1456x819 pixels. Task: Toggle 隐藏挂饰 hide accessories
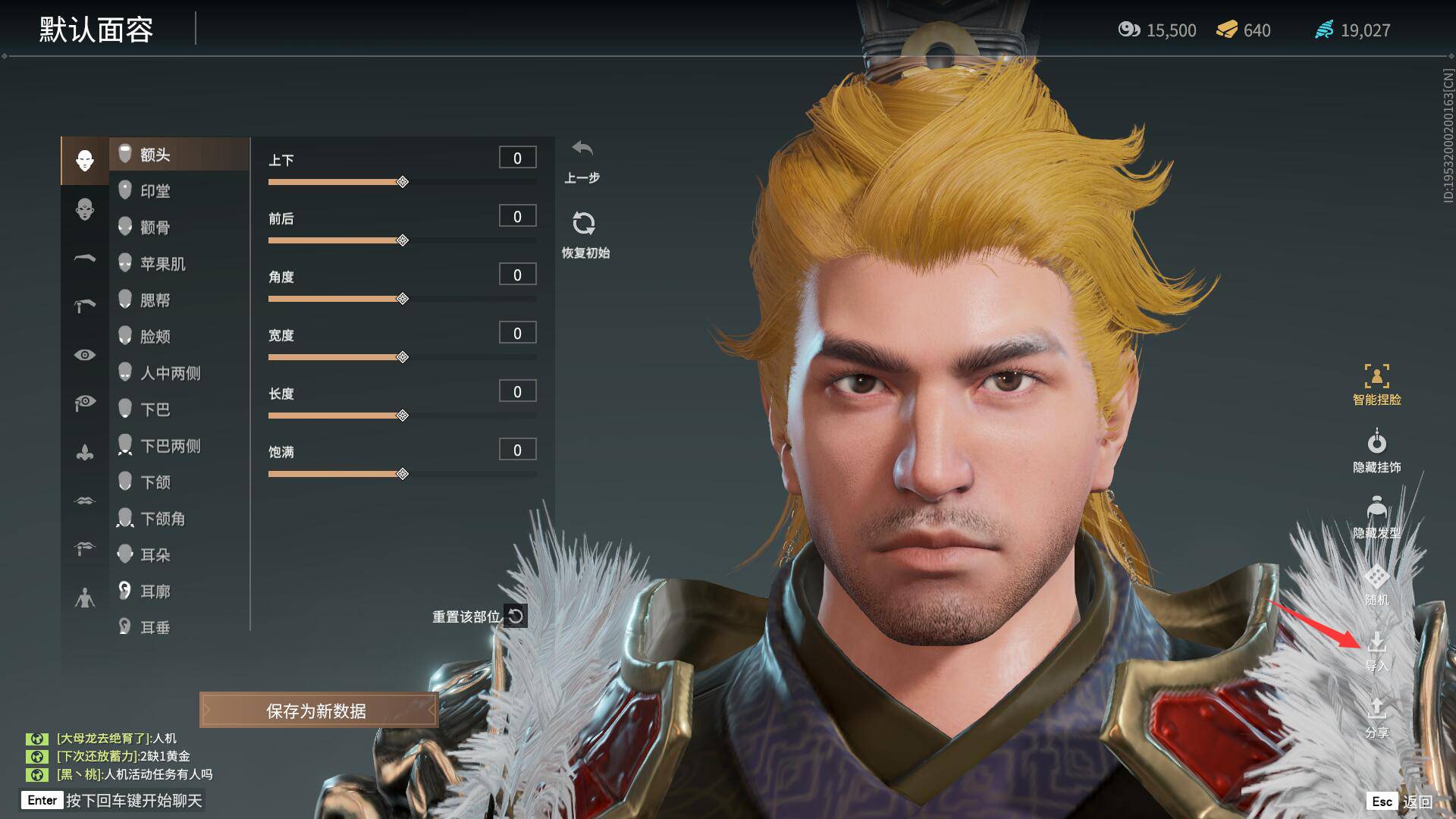tap(1376, 451)
